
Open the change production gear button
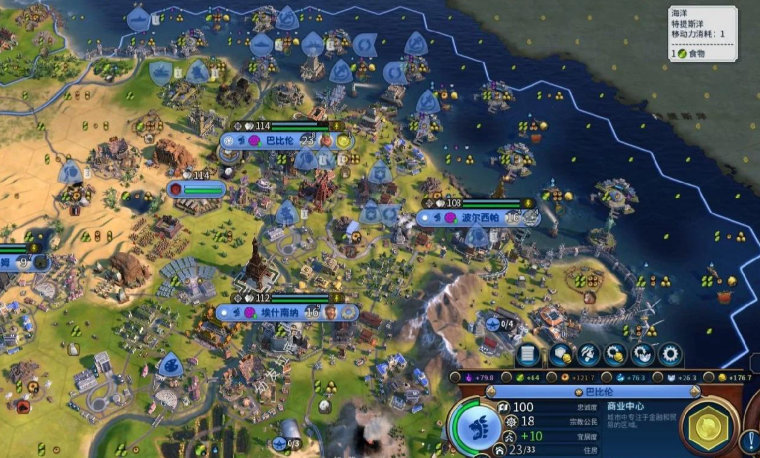pyautogui.click(x=669, y=354)
